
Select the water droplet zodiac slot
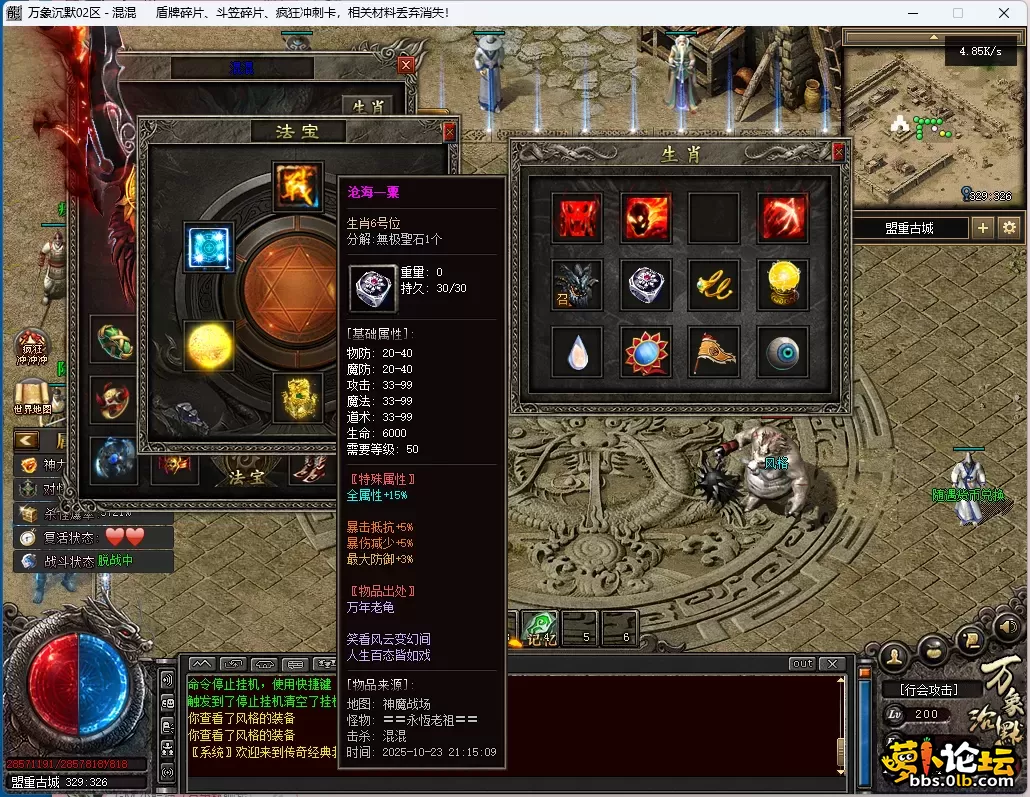pyautogui.click(x=577, y=352)
